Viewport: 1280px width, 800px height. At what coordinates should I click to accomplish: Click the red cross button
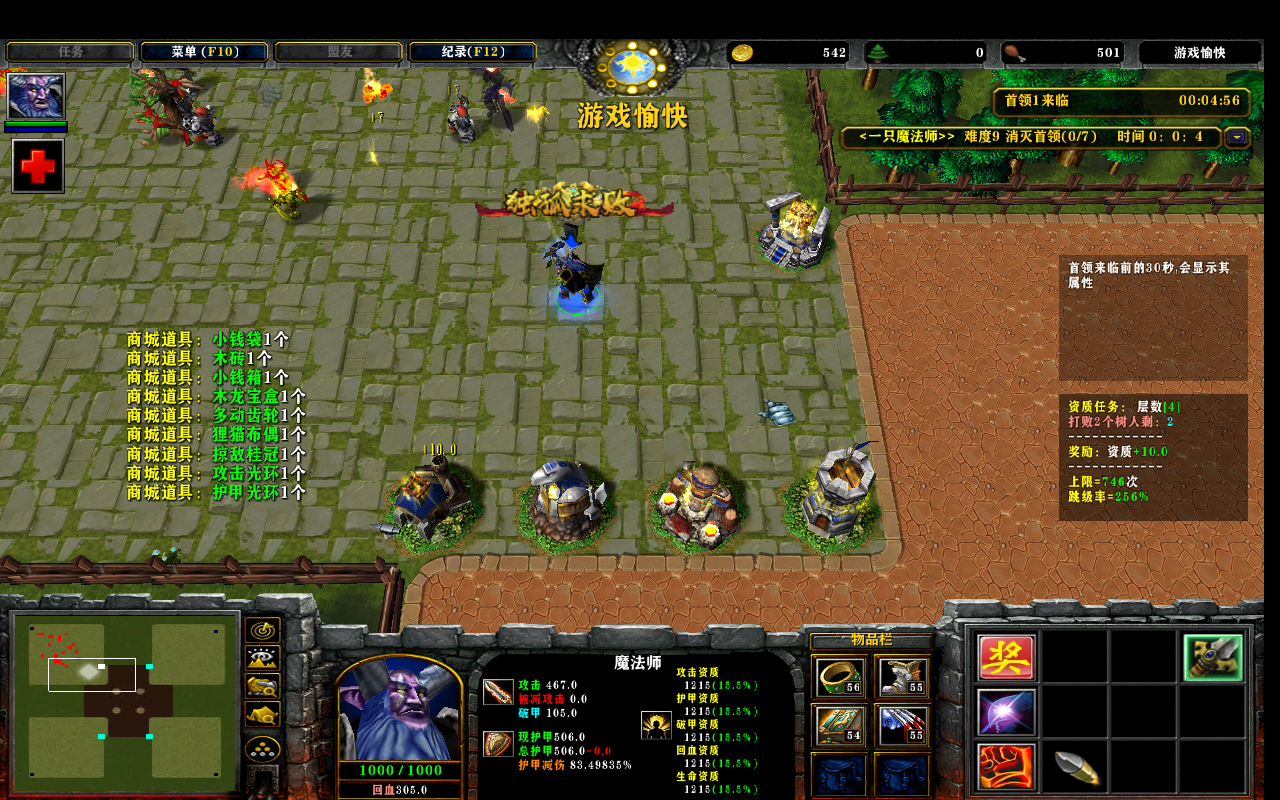(x=38, y=166)
